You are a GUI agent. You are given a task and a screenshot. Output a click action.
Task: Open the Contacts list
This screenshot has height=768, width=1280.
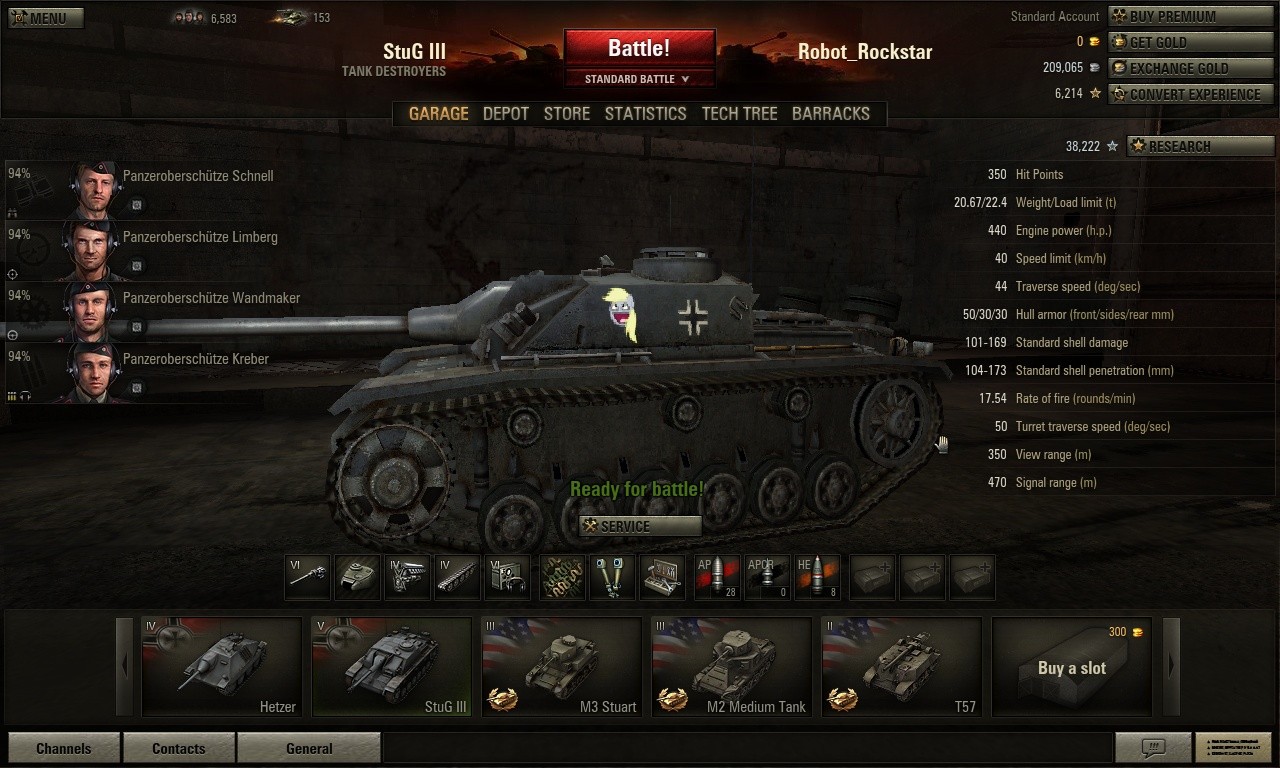178,748
